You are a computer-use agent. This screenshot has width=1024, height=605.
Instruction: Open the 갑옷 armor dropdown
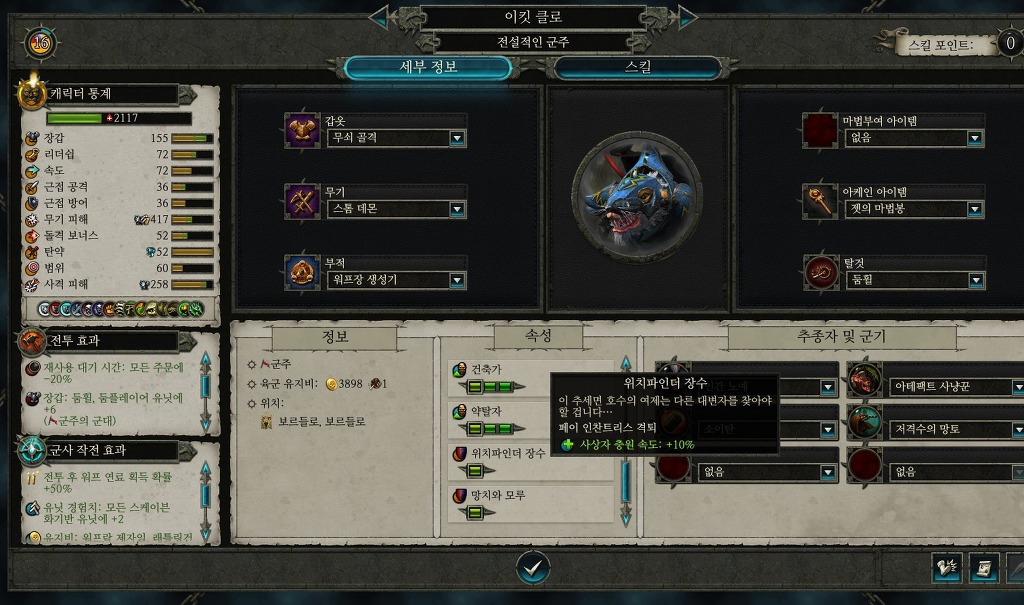[457, 138]
